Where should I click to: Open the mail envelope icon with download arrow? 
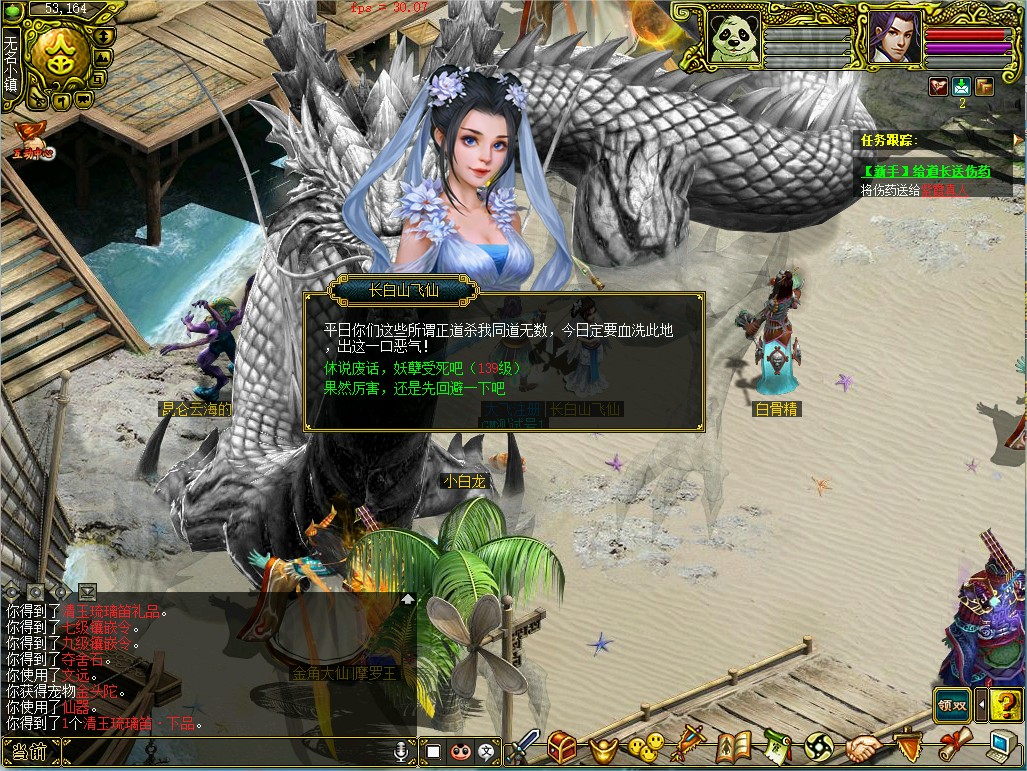(x=961, y=86)
